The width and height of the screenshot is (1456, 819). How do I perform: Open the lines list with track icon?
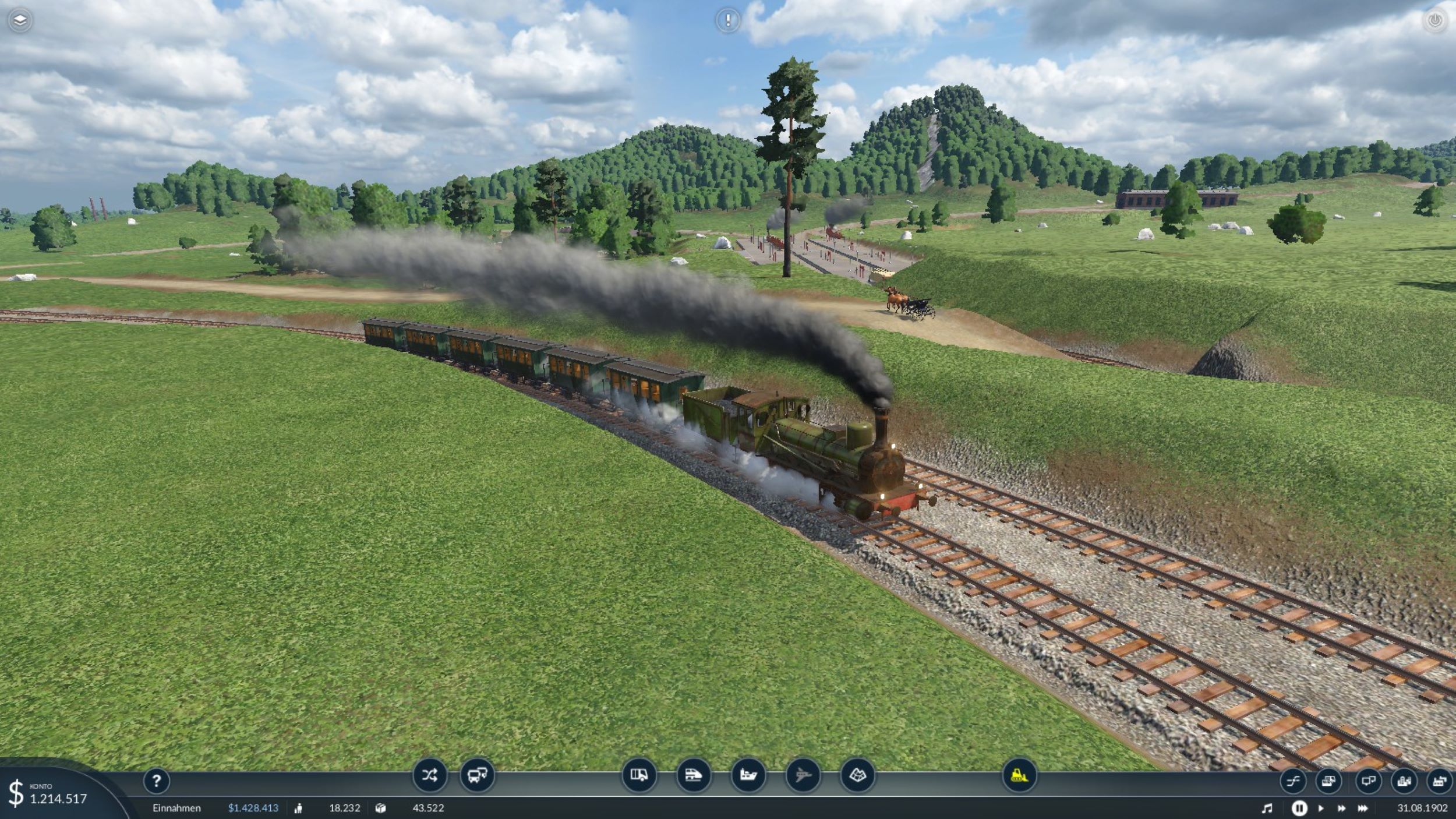(1293, 781)
